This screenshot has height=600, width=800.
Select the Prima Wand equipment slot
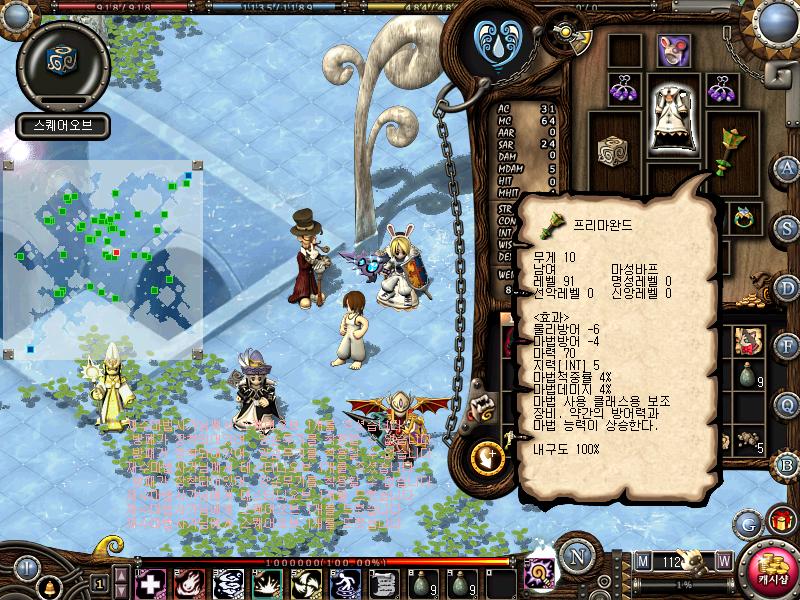[x=733, y=143]
